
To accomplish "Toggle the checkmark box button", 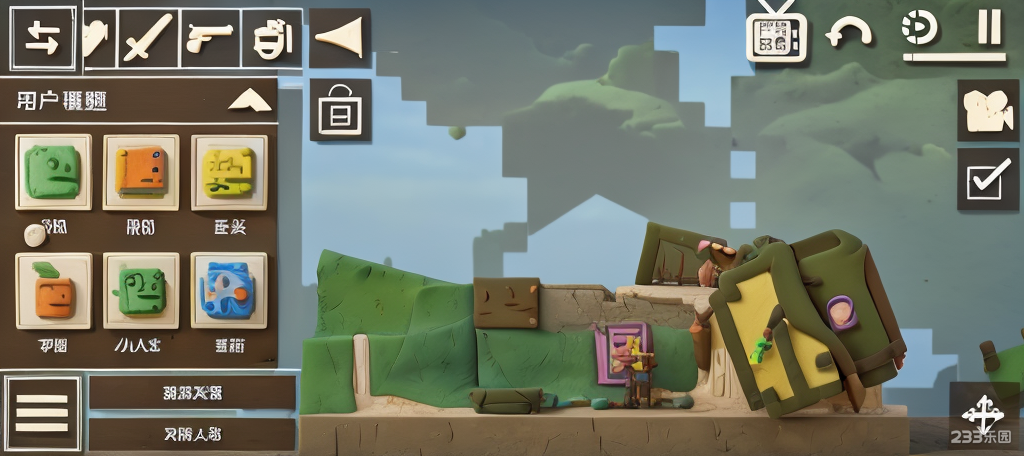I will pos(988,180).
